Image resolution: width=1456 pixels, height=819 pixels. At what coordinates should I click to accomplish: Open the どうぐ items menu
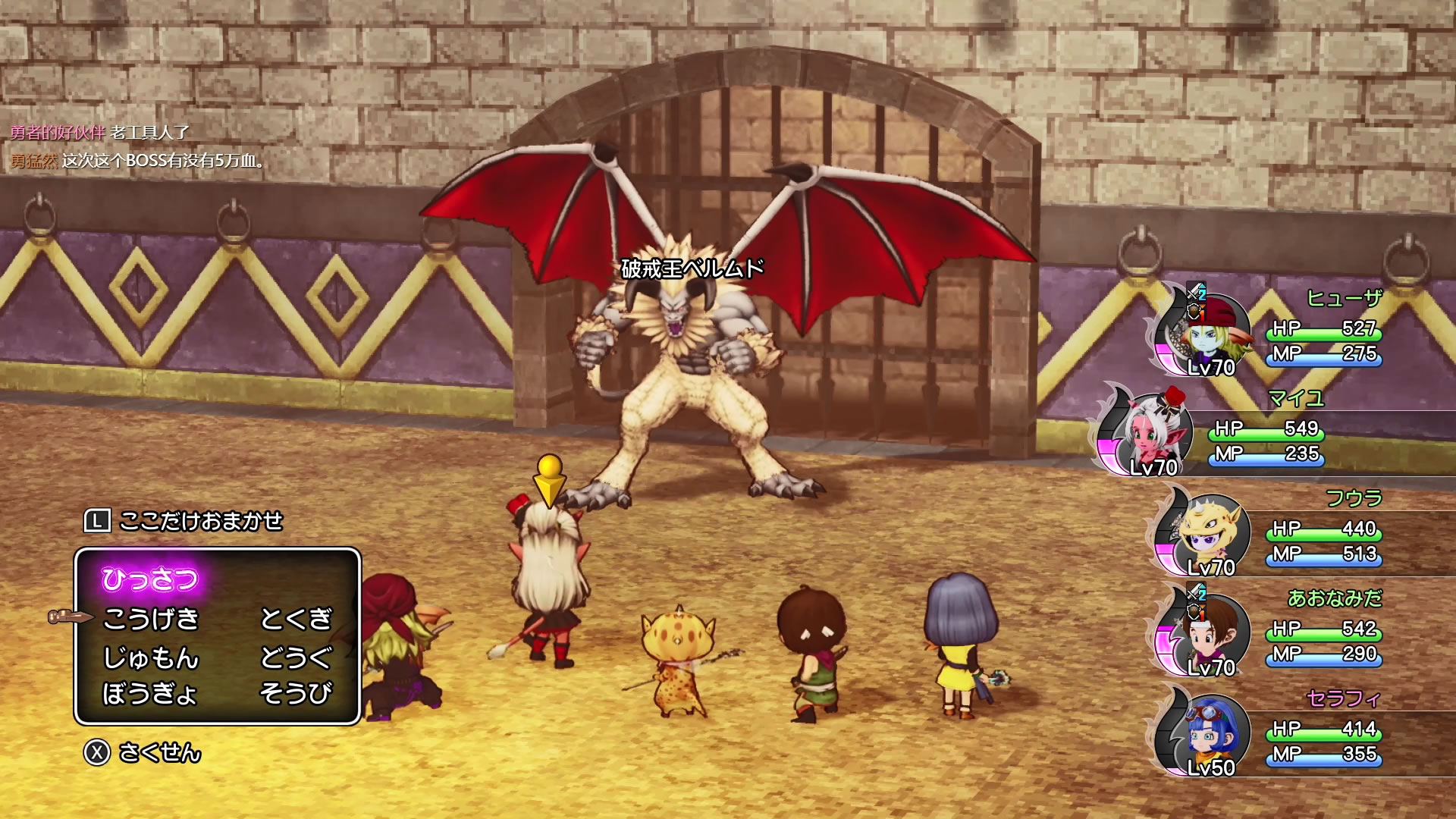(x=297, y=657)
